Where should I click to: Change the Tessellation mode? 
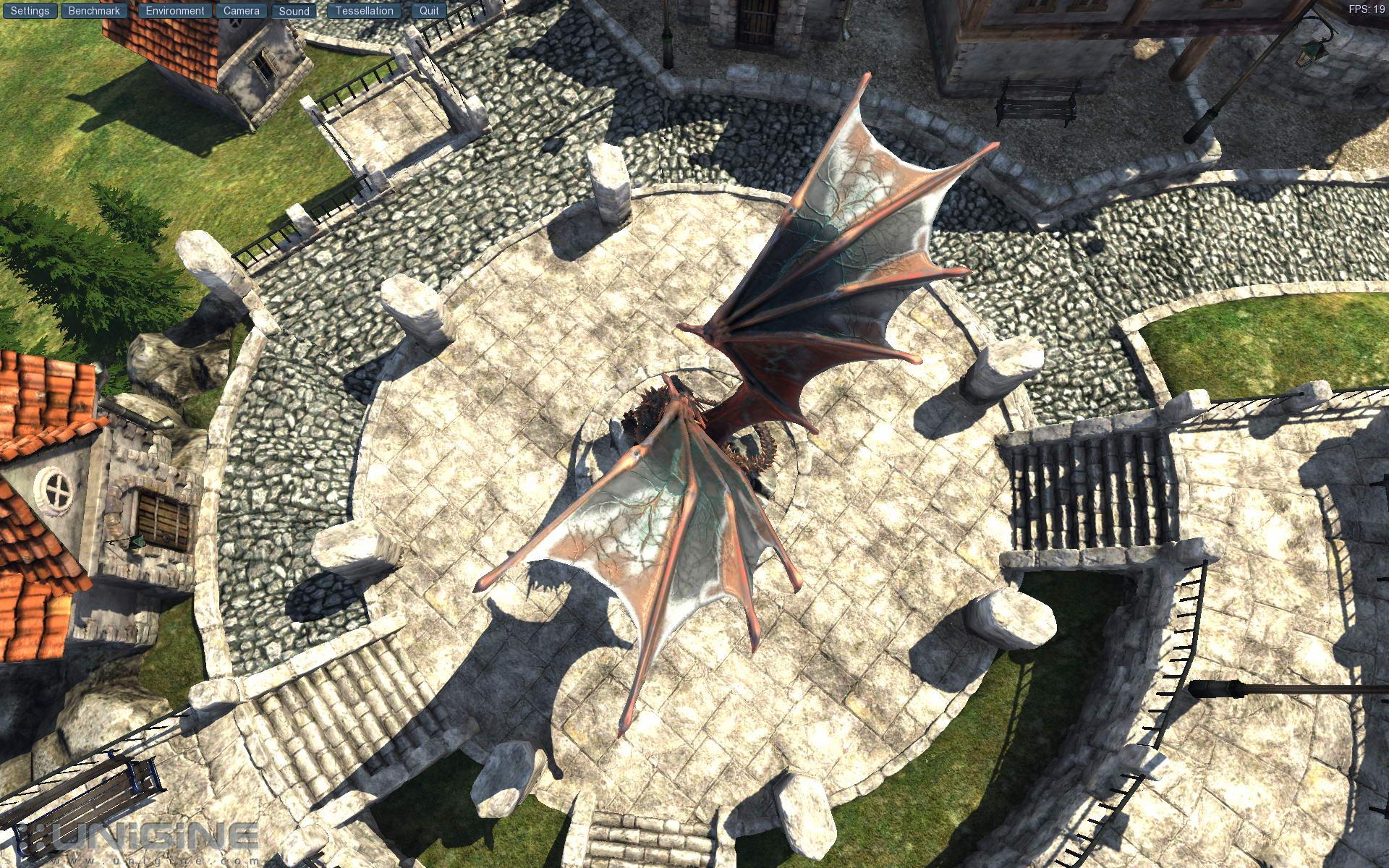pyautogui.click(x=364, y=11)
